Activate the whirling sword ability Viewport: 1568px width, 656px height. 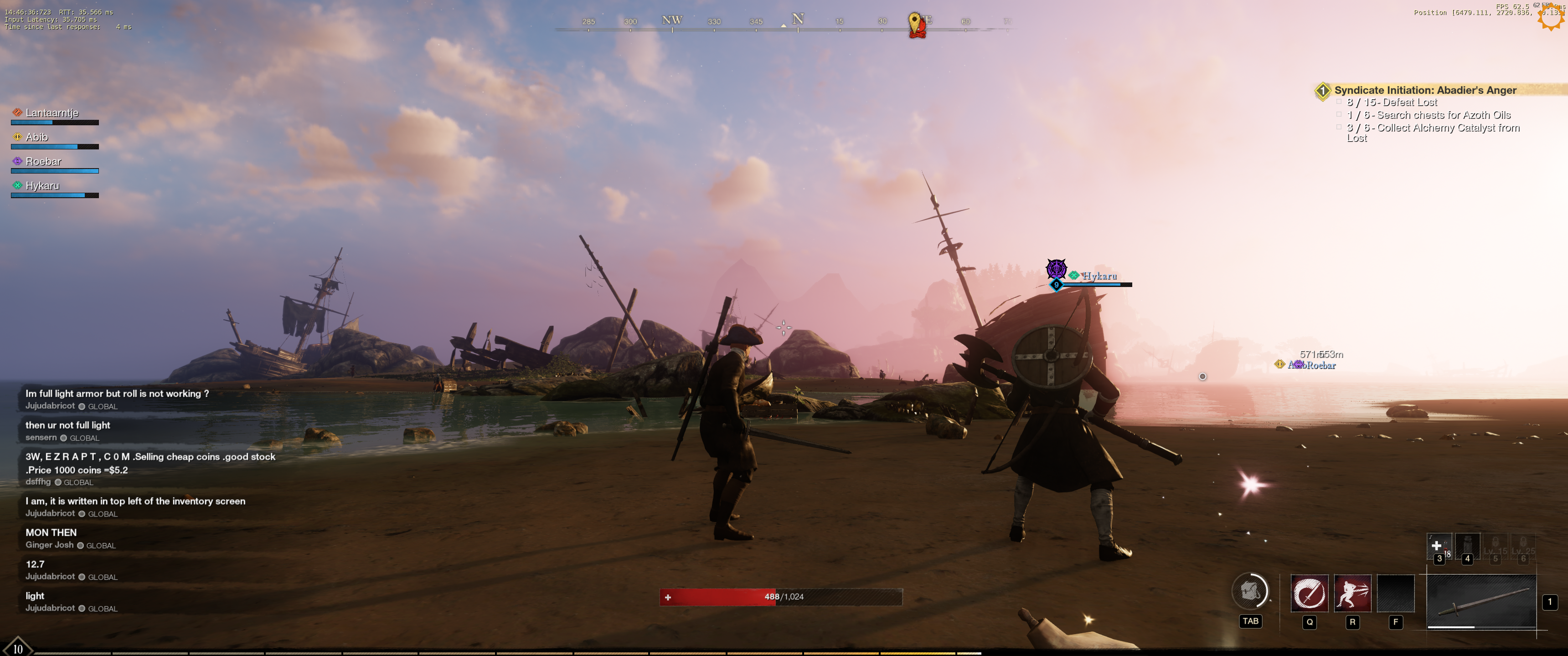click(x=1309, y=593)
